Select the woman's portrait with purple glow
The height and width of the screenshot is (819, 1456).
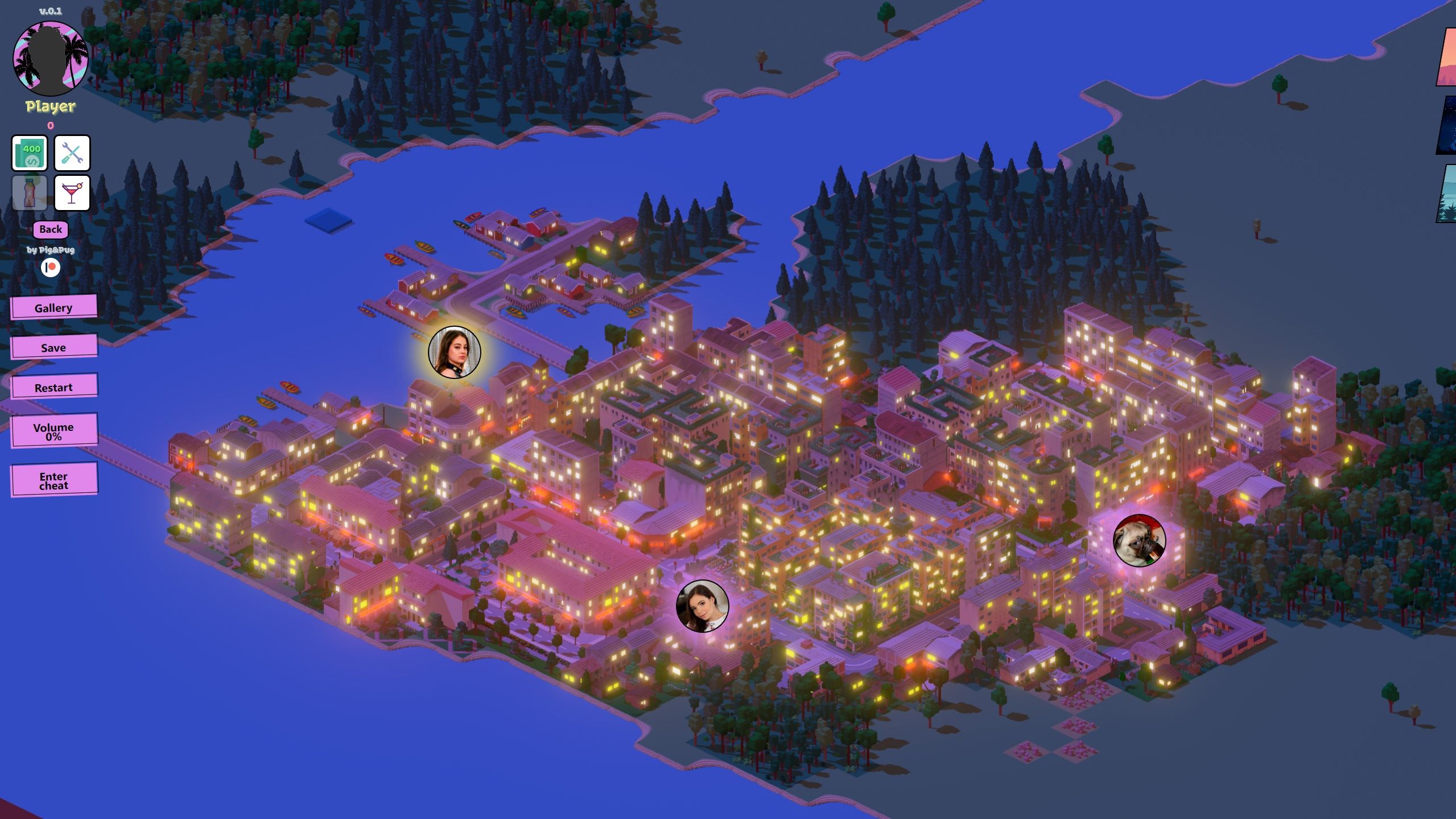pyautogui.click(x=702, y=606)
